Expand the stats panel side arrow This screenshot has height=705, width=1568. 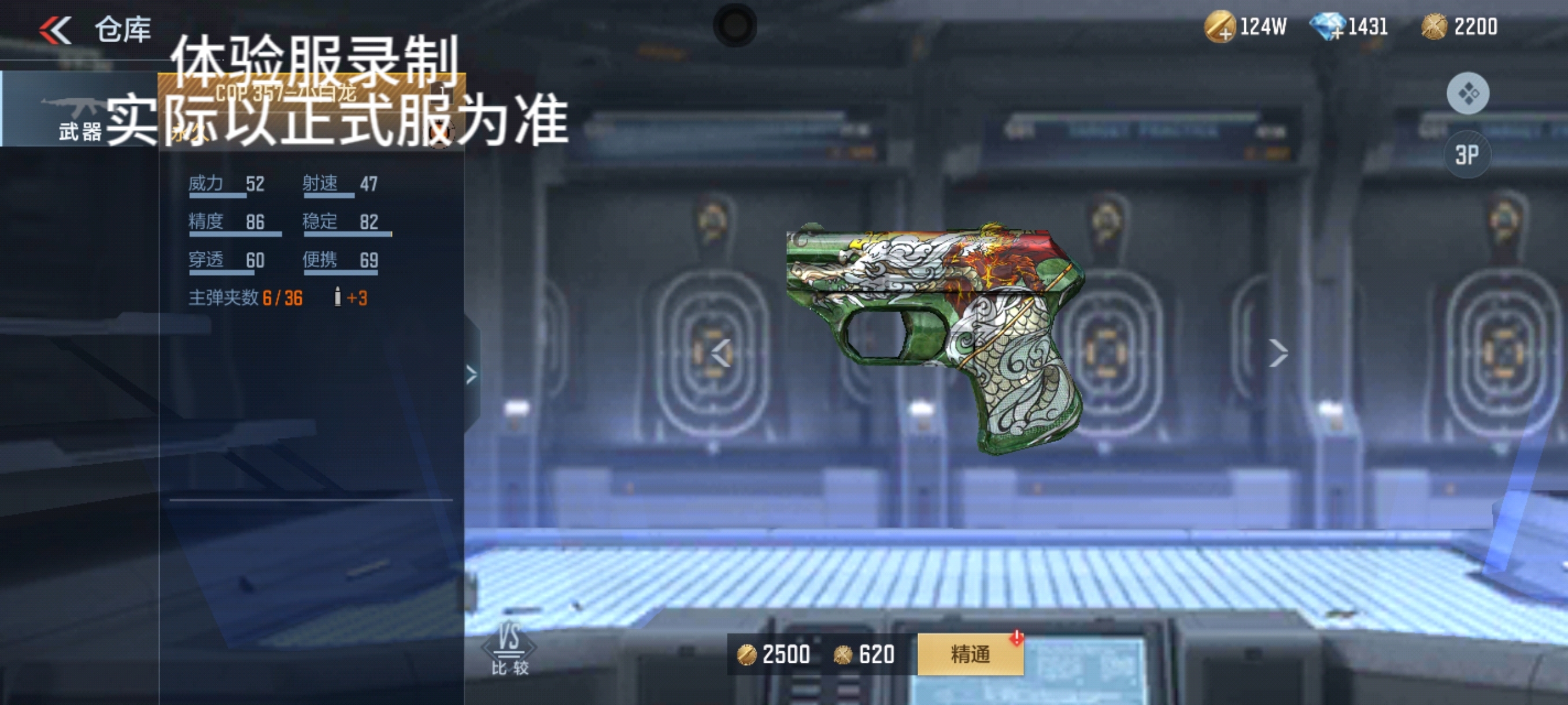point(471,374)
